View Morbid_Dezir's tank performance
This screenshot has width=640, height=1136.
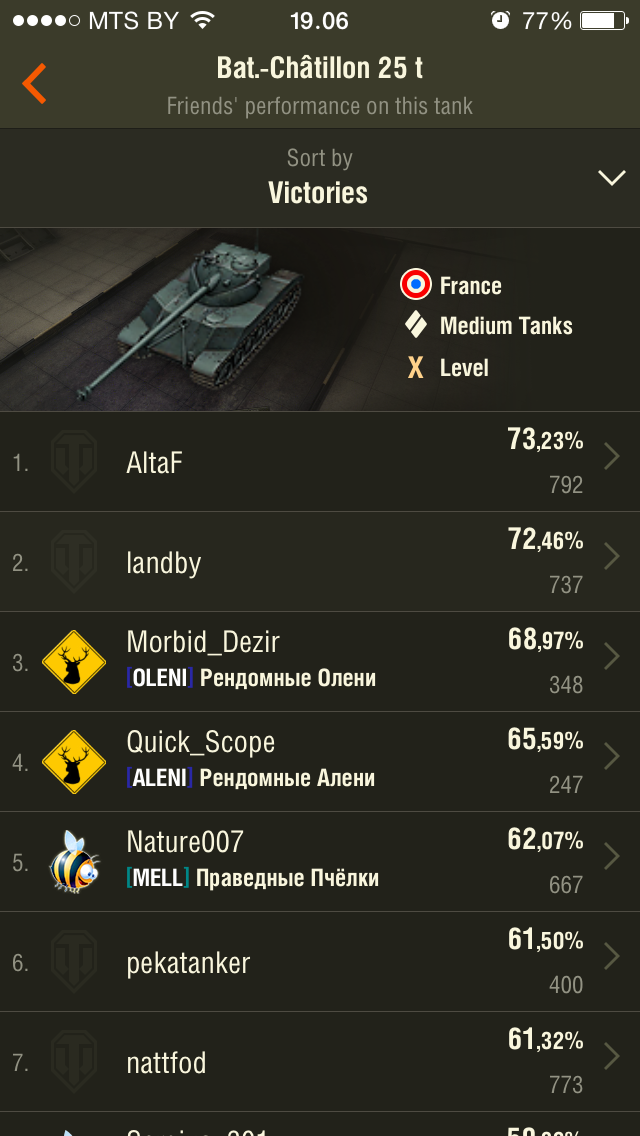(320, 662)
